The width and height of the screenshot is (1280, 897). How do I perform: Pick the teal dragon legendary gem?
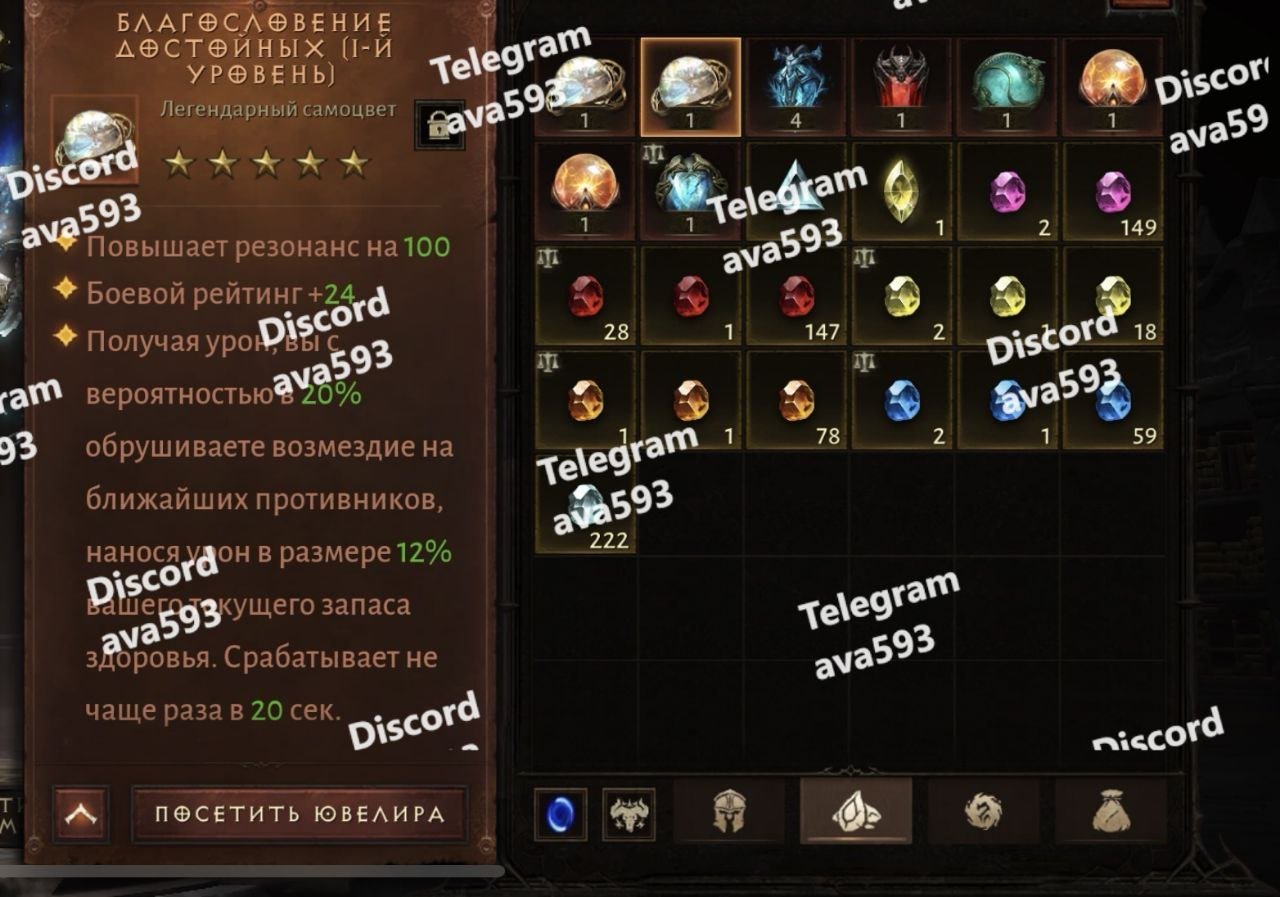click(x=1007, y=87)
